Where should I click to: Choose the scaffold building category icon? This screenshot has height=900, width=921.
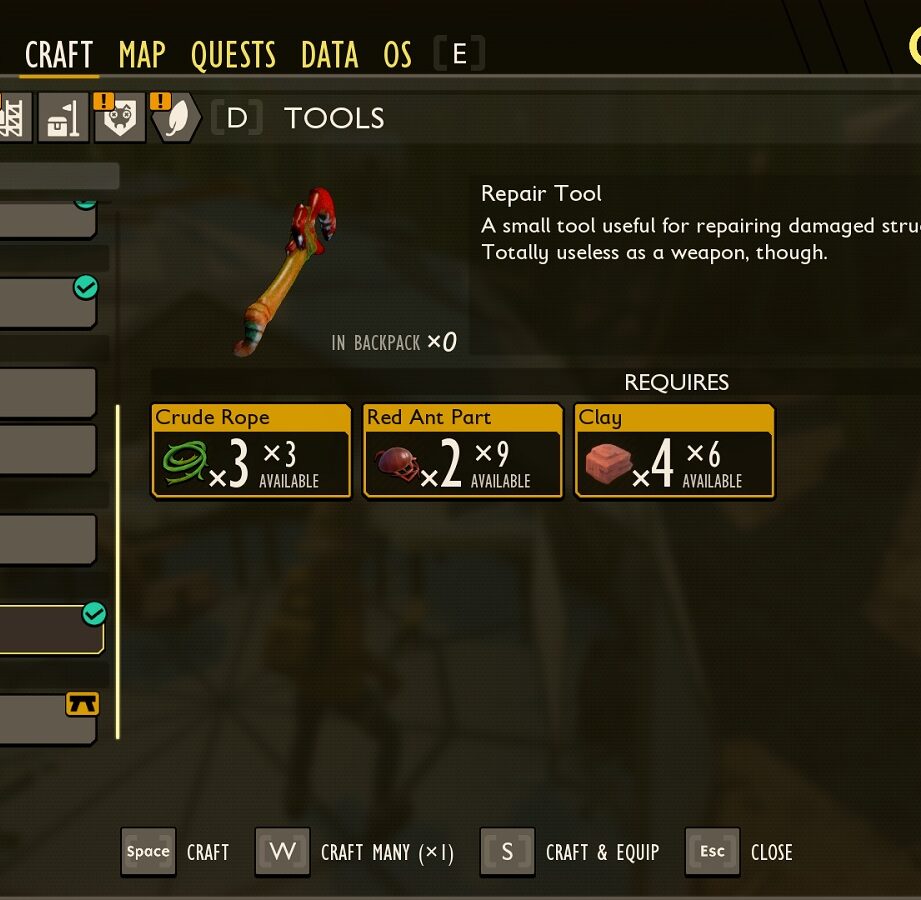[13, 118]
